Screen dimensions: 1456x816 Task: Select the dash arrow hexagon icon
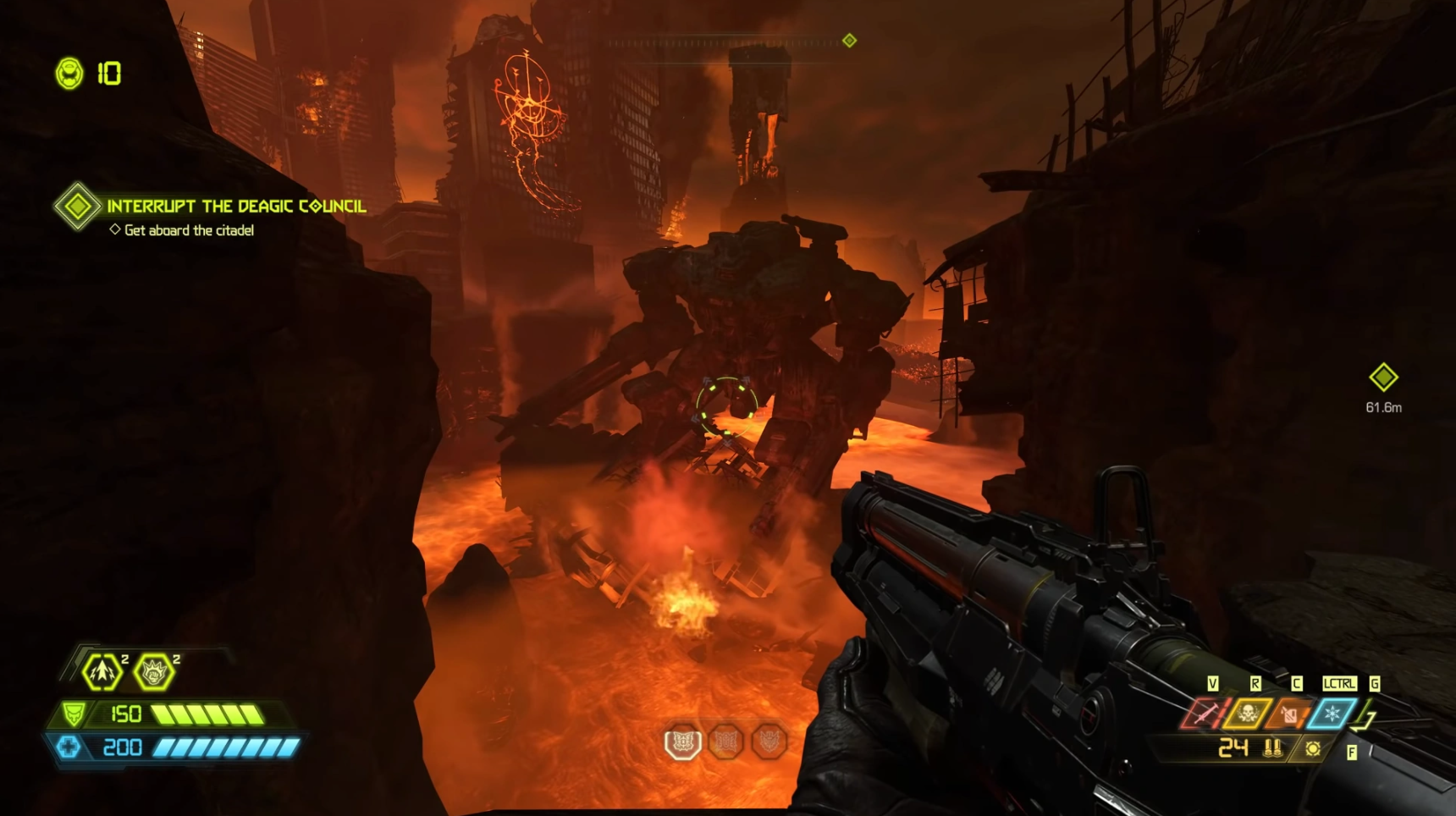pos(102,672)
